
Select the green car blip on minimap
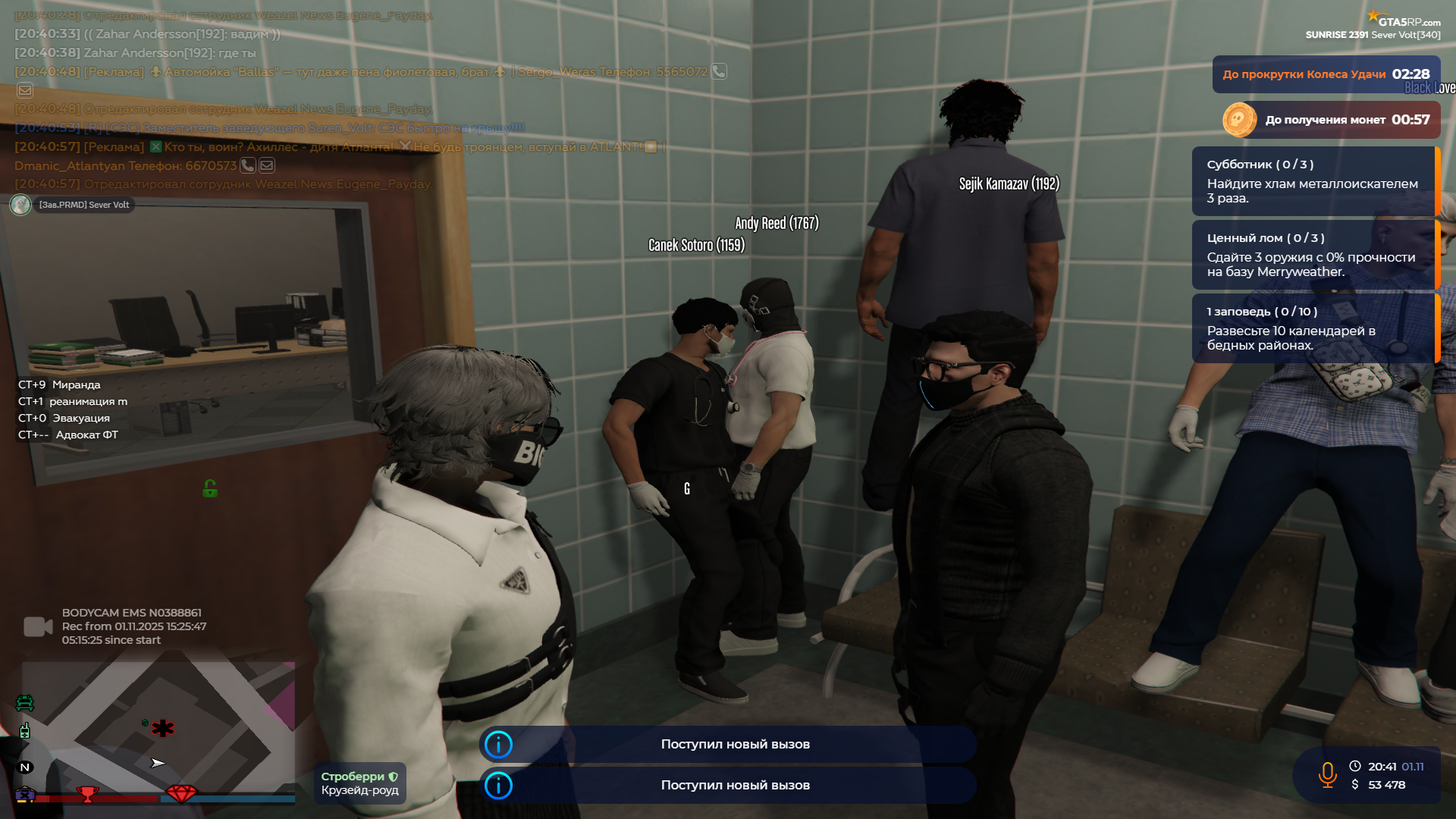[24, 703]
